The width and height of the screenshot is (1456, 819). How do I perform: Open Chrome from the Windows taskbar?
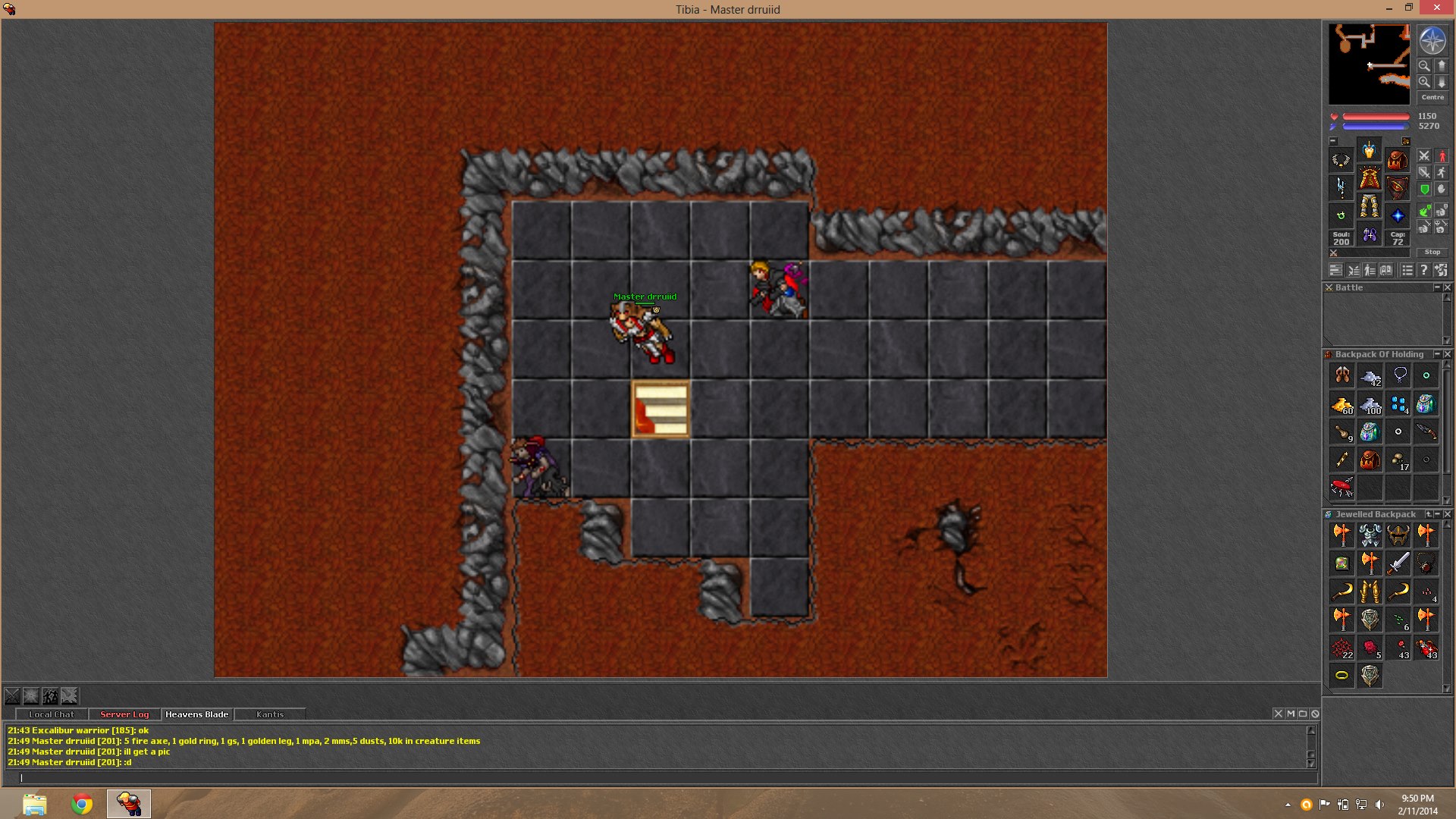82,804
